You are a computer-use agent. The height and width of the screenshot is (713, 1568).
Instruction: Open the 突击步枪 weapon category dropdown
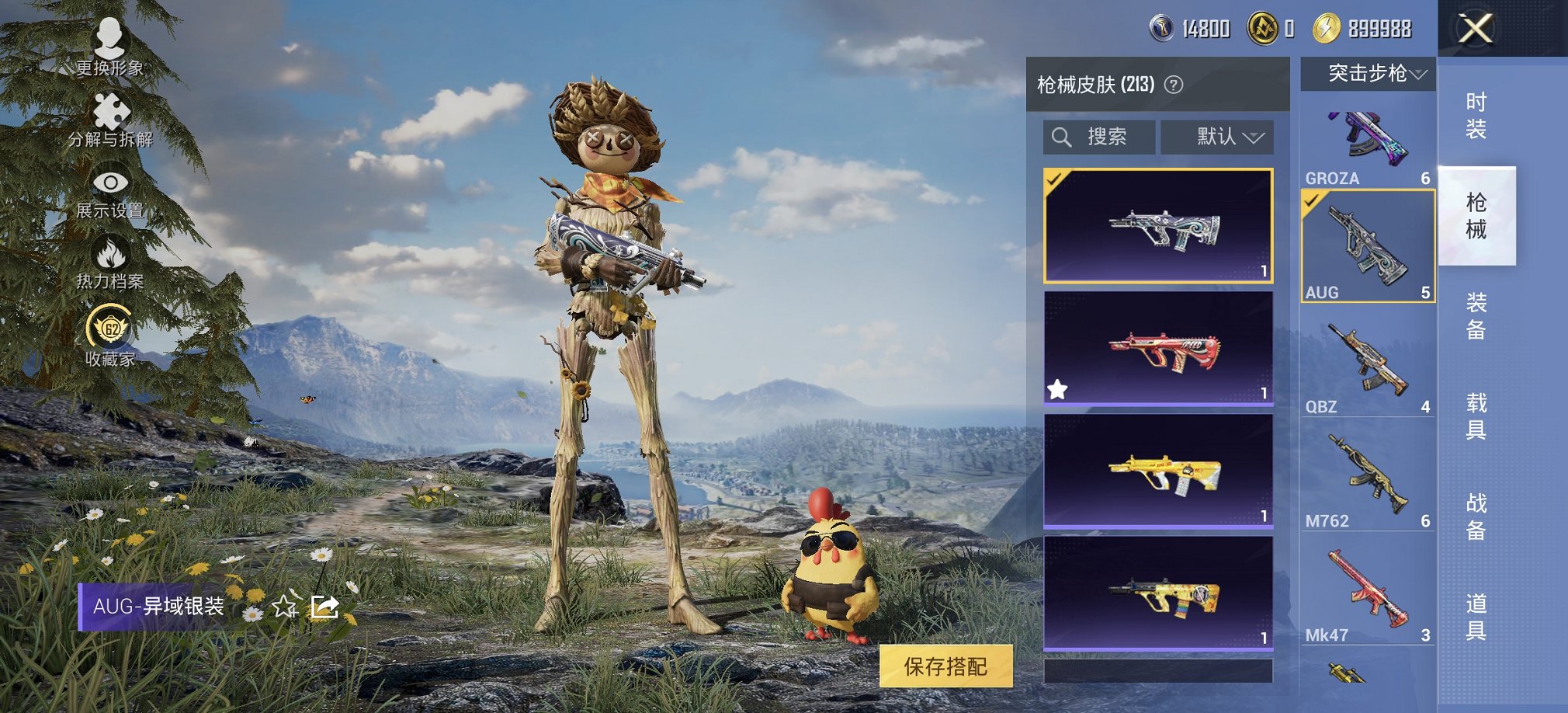point(1368,75)
